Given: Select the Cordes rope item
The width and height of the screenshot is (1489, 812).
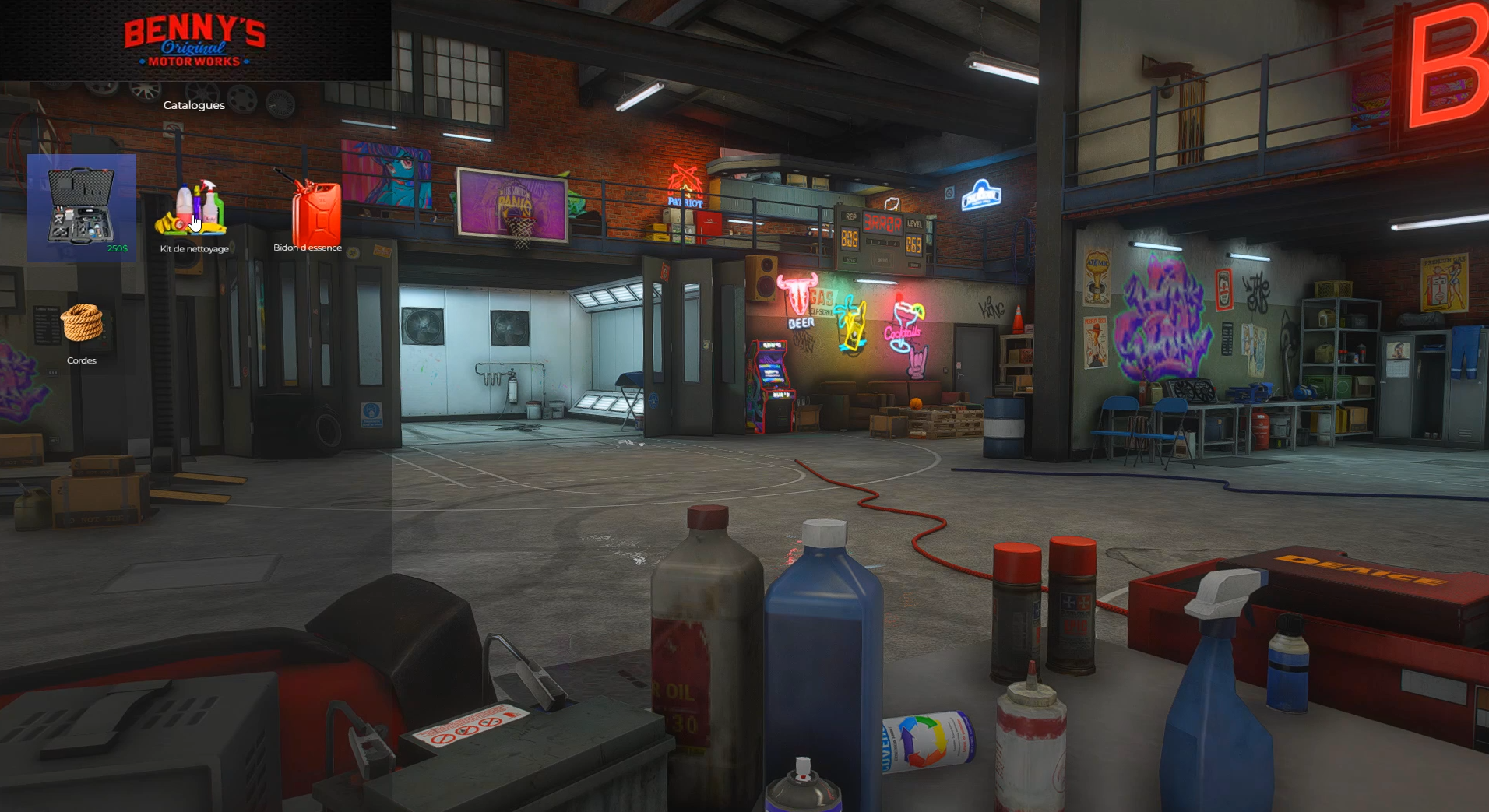Looking at the screenshot, I should [x=82, y=327].
